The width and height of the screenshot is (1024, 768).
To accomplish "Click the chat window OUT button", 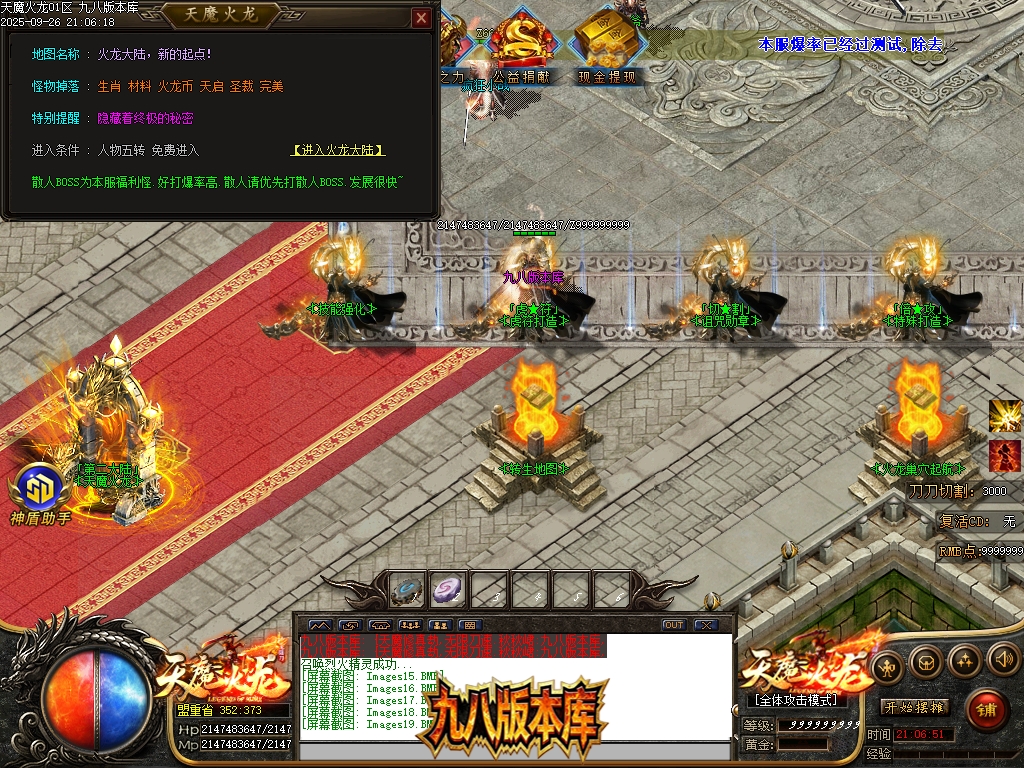I will [x=674, y=625].
